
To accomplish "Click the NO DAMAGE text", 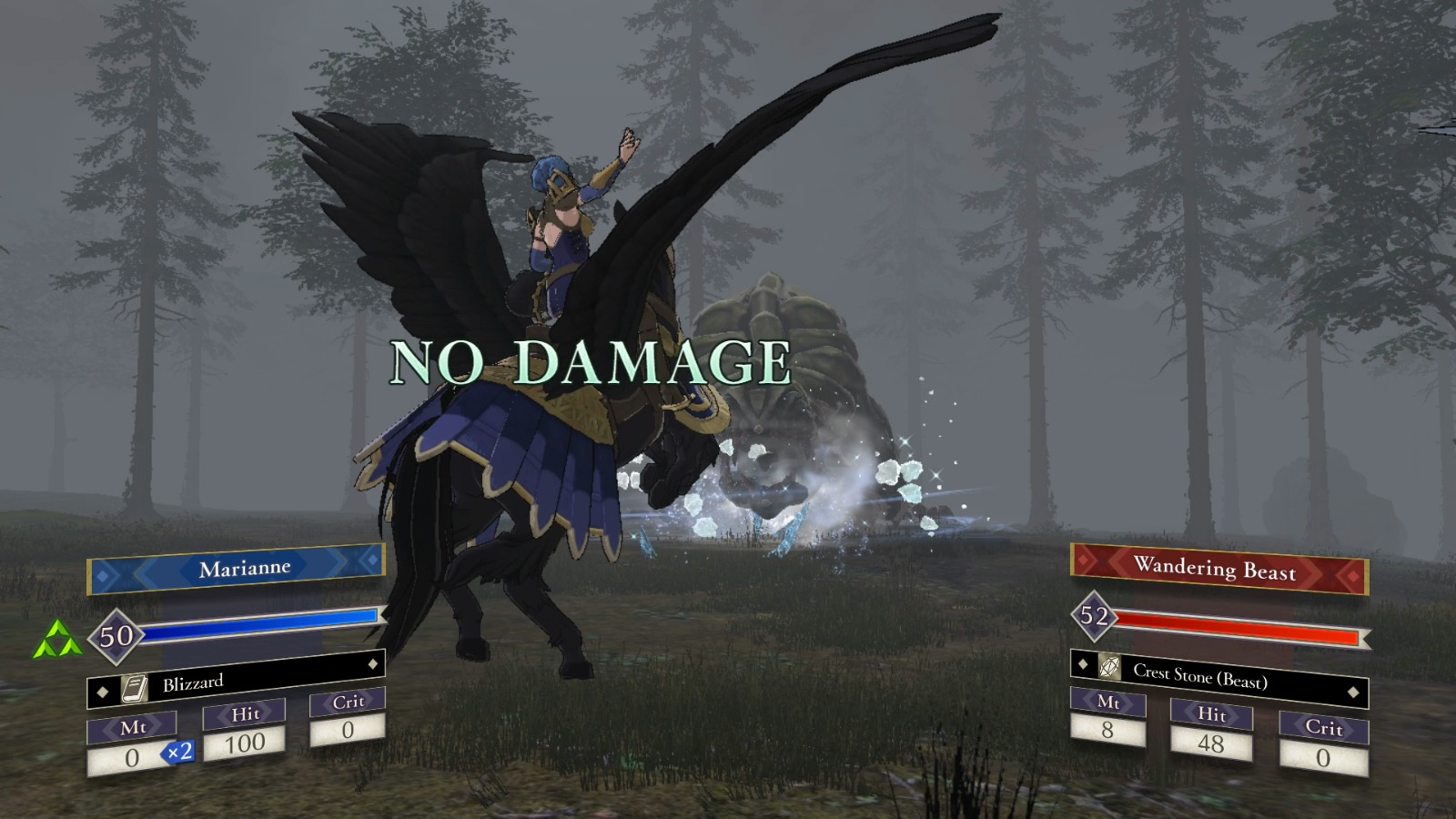I will pyautogui.click(x=591, y=363).
